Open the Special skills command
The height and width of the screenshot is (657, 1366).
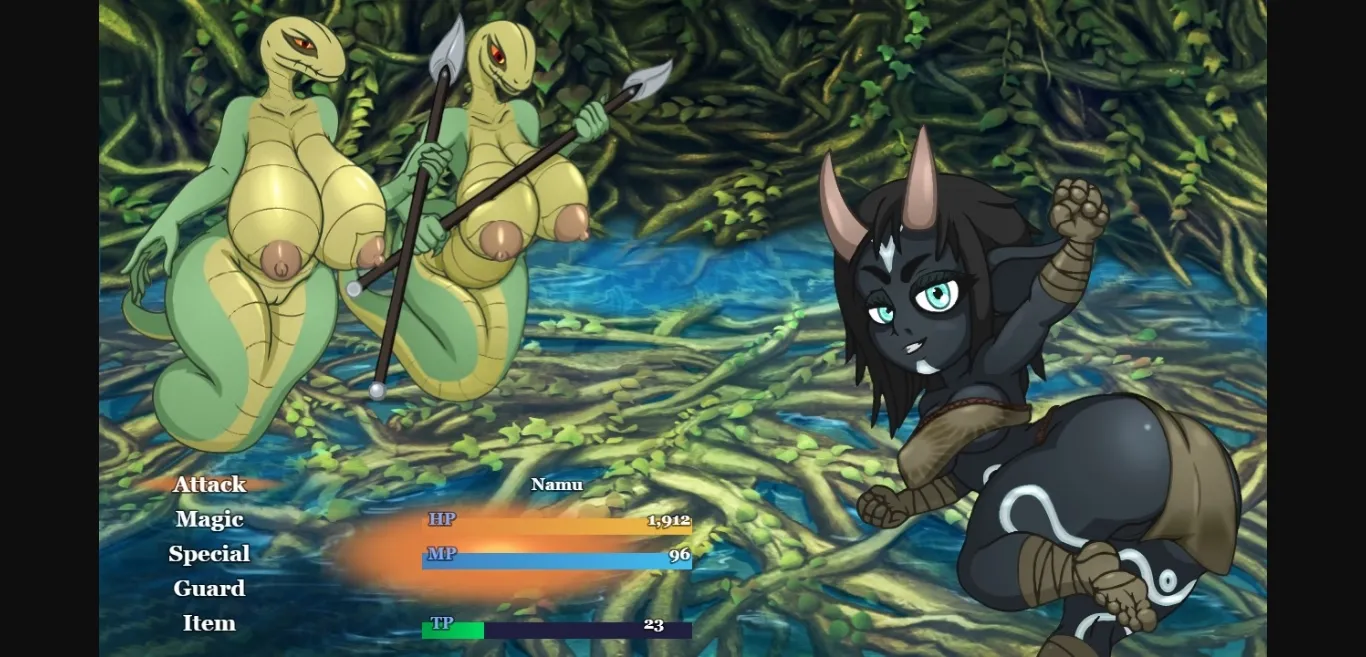pyautogui.click(x=209, y=554)
